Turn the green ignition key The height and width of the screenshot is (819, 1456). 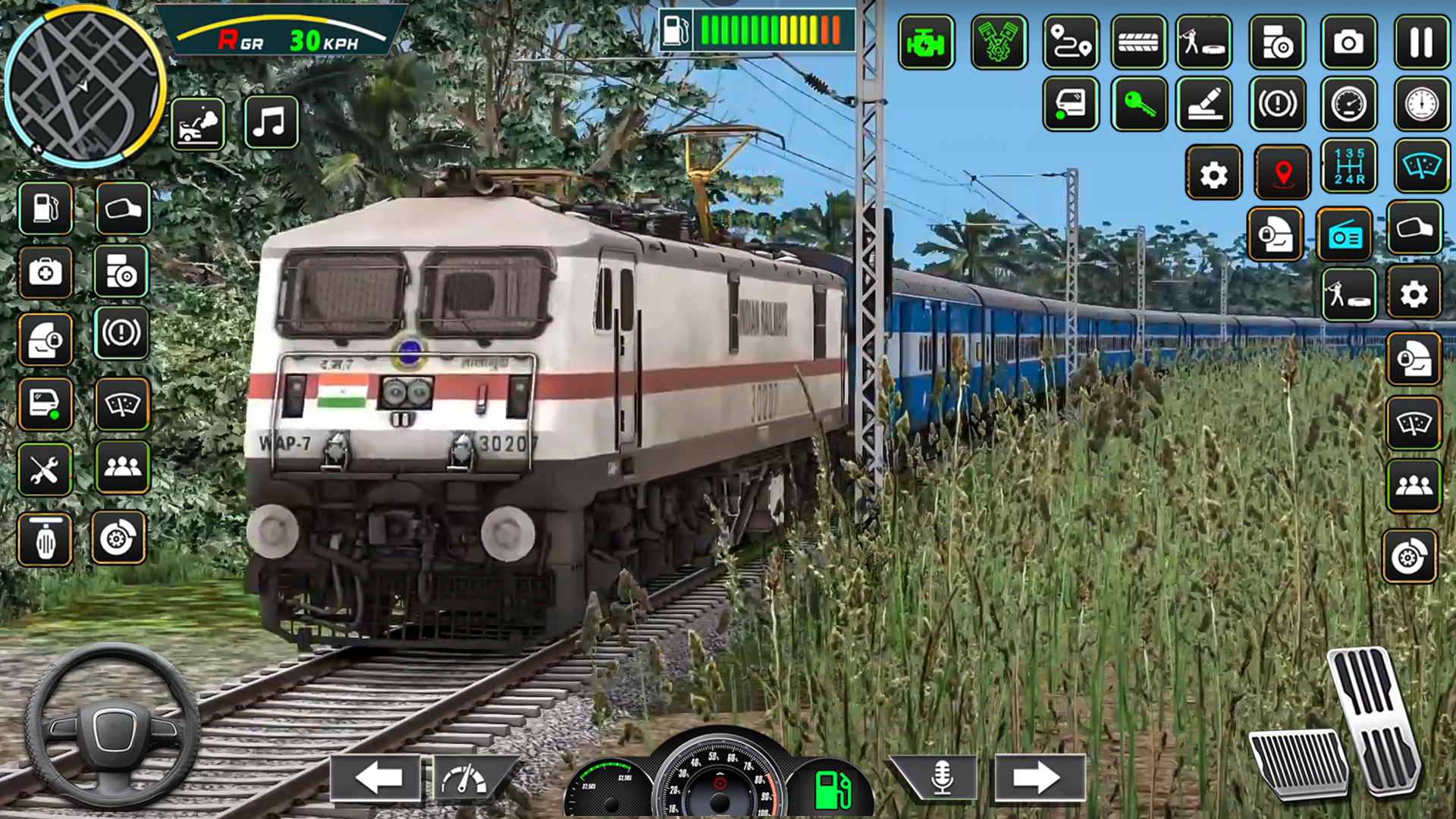point(1138,105)
